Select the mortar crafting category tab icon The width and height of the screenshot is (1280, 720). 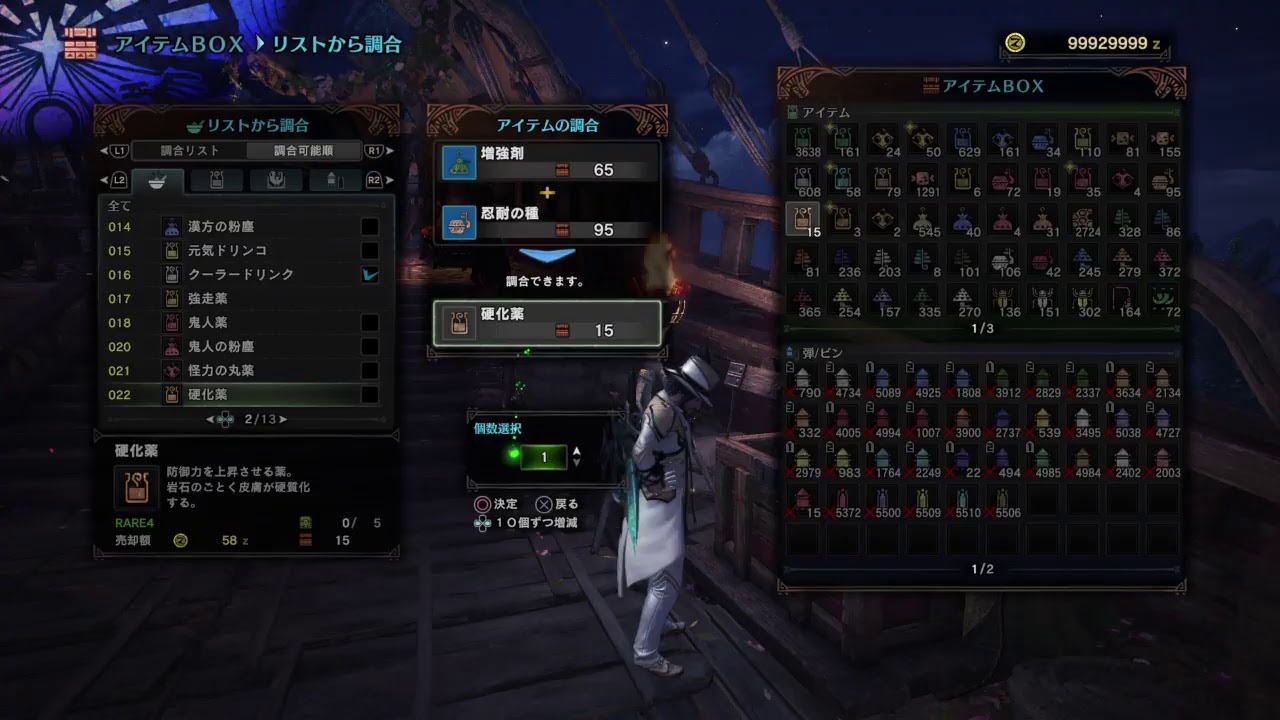(158, 181)
